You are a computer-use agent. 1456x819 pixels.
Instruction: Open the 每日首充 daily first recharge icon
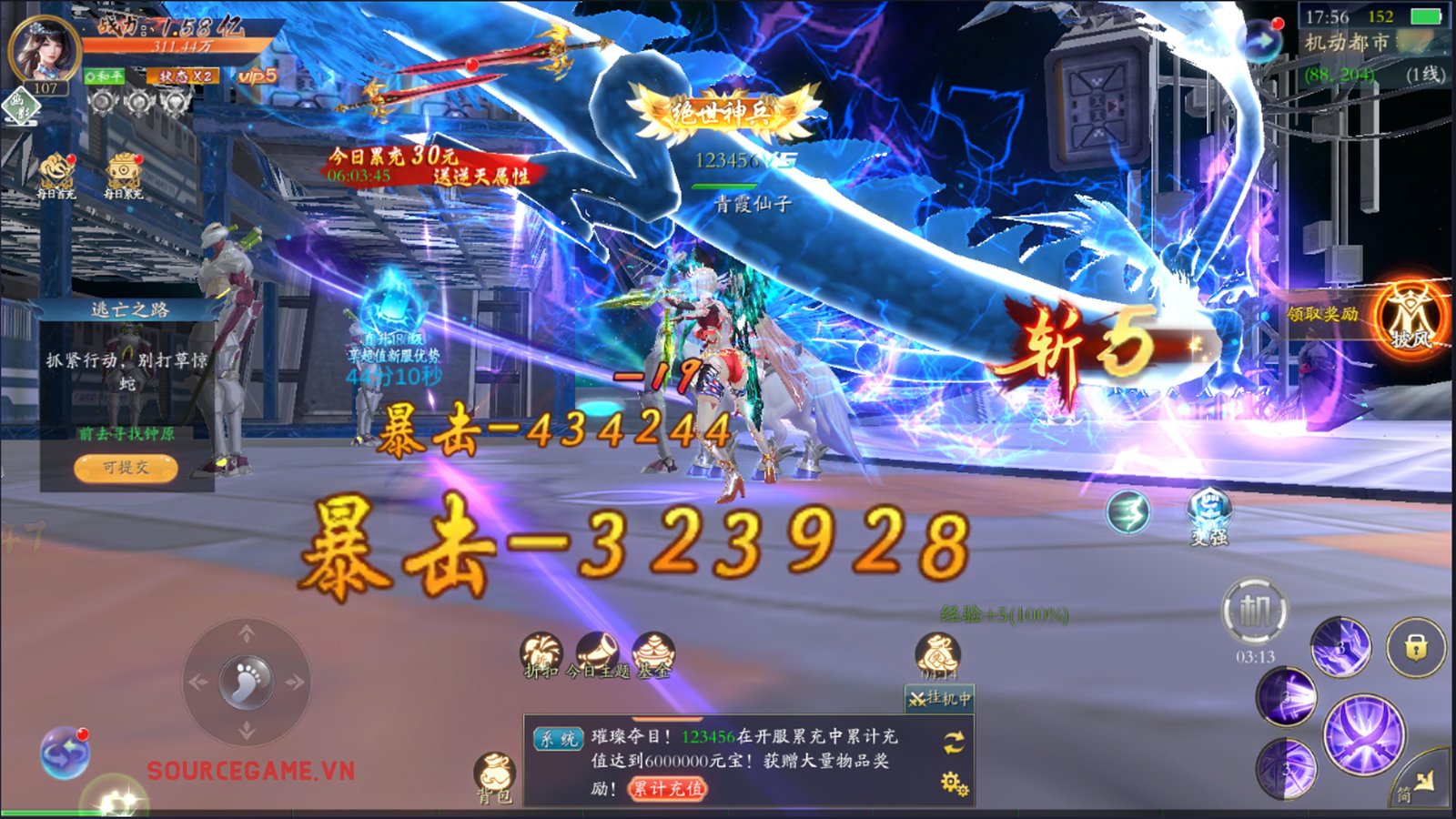pyautogui.click(x=56, y=174)
